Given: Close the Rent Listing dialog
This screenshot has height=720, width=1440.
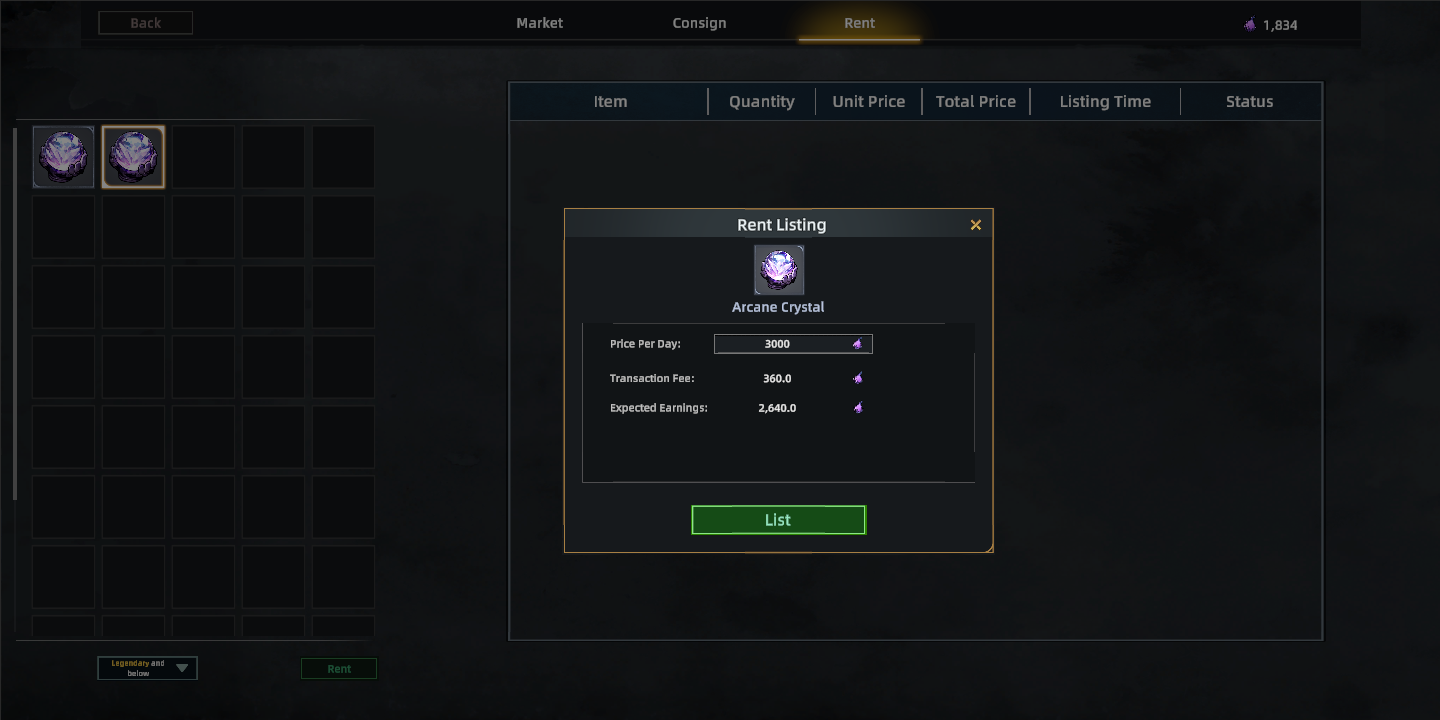Looking at the screenshot, I should coord(976,225).
